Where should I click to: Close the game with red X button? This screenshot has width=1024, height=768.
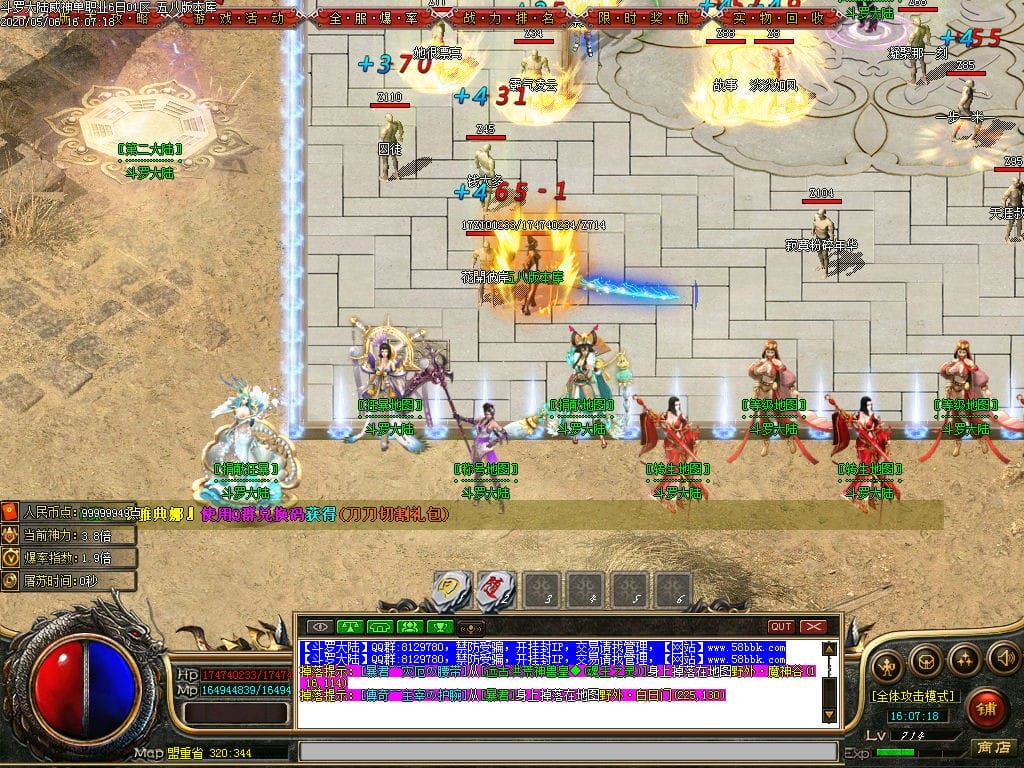click(813, 627)
